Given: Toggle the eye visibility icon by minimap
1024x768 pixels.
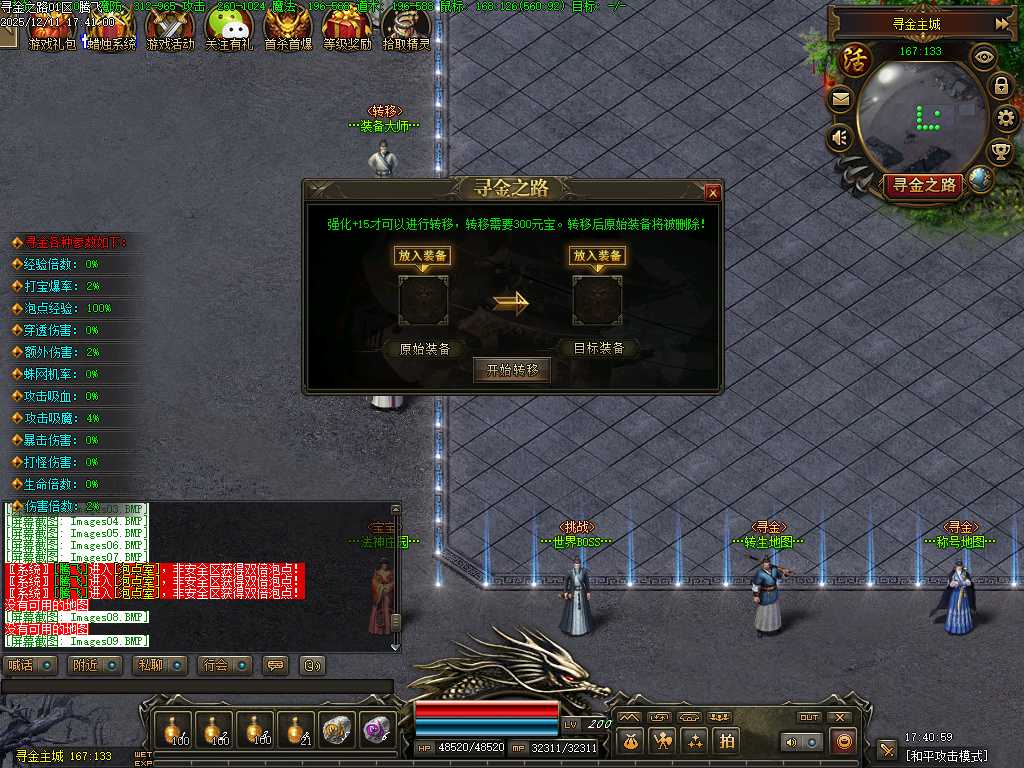Looking at the screenshot, I should (x=984, y=57).
